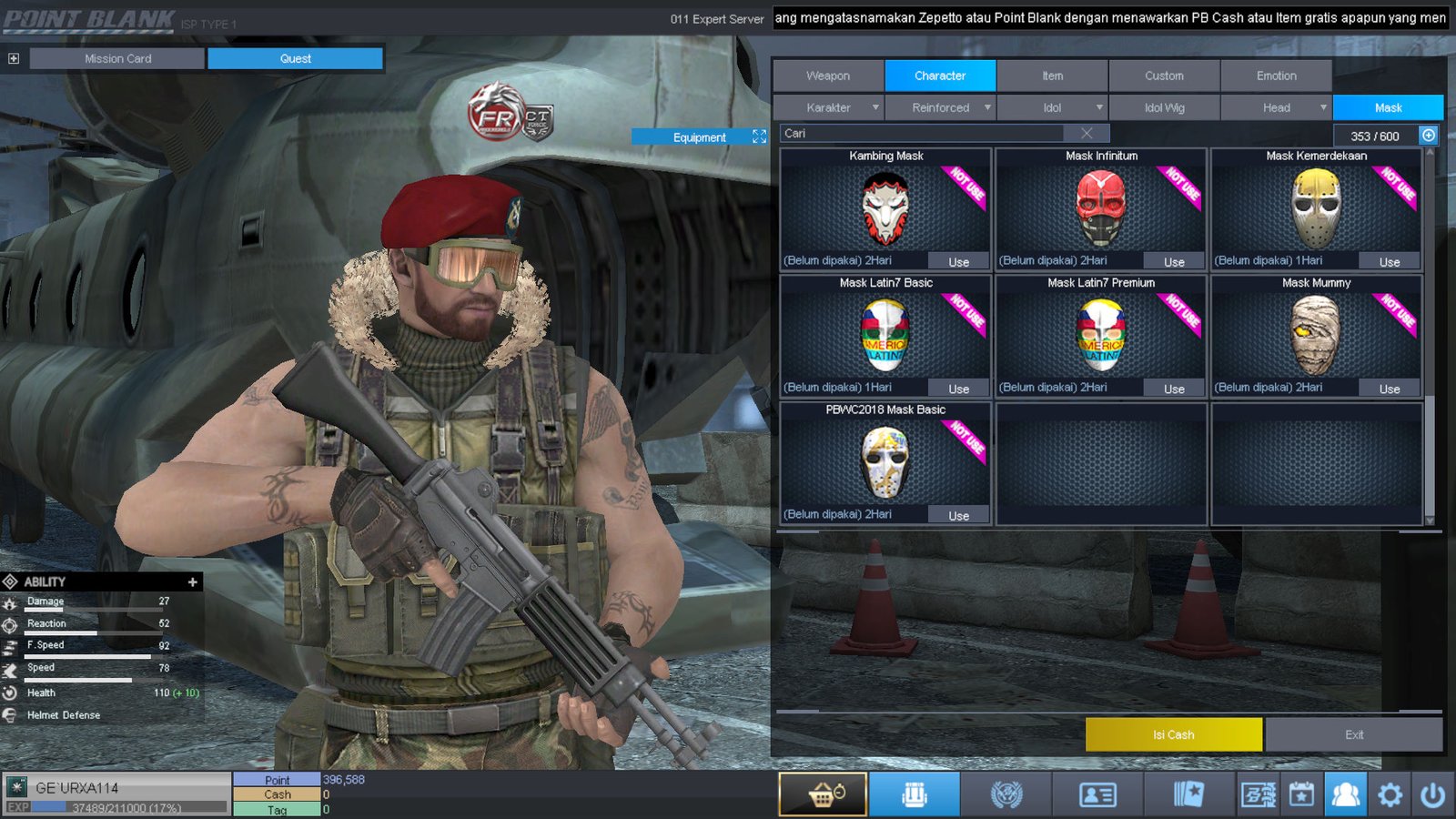Click the Isi Cash button
This screenshot has width=1456, height=819.
click(x=1173, y=734)
